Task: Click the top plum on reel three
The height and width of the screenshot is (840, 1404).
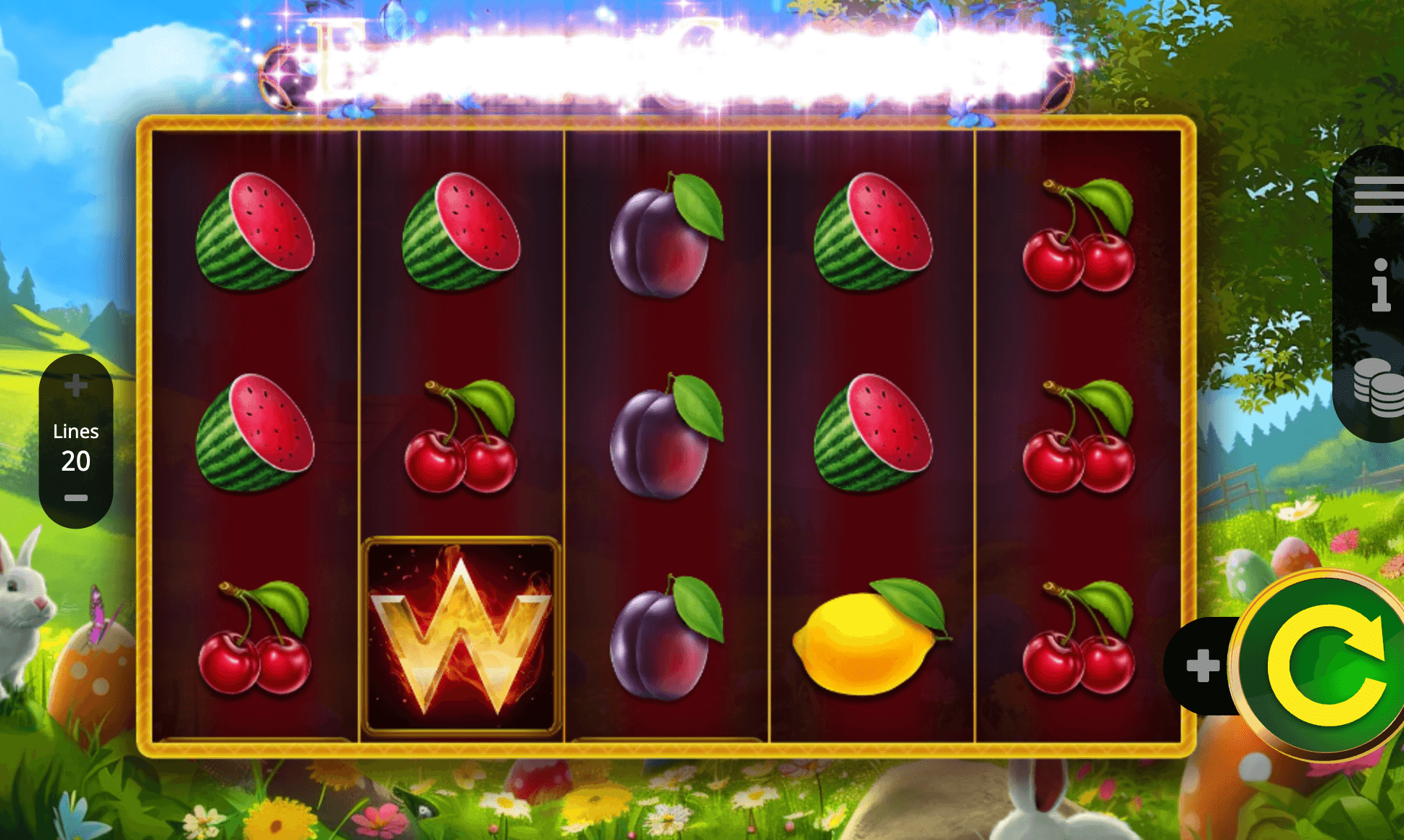Action: pyautogui.click(x=667, y=239)
